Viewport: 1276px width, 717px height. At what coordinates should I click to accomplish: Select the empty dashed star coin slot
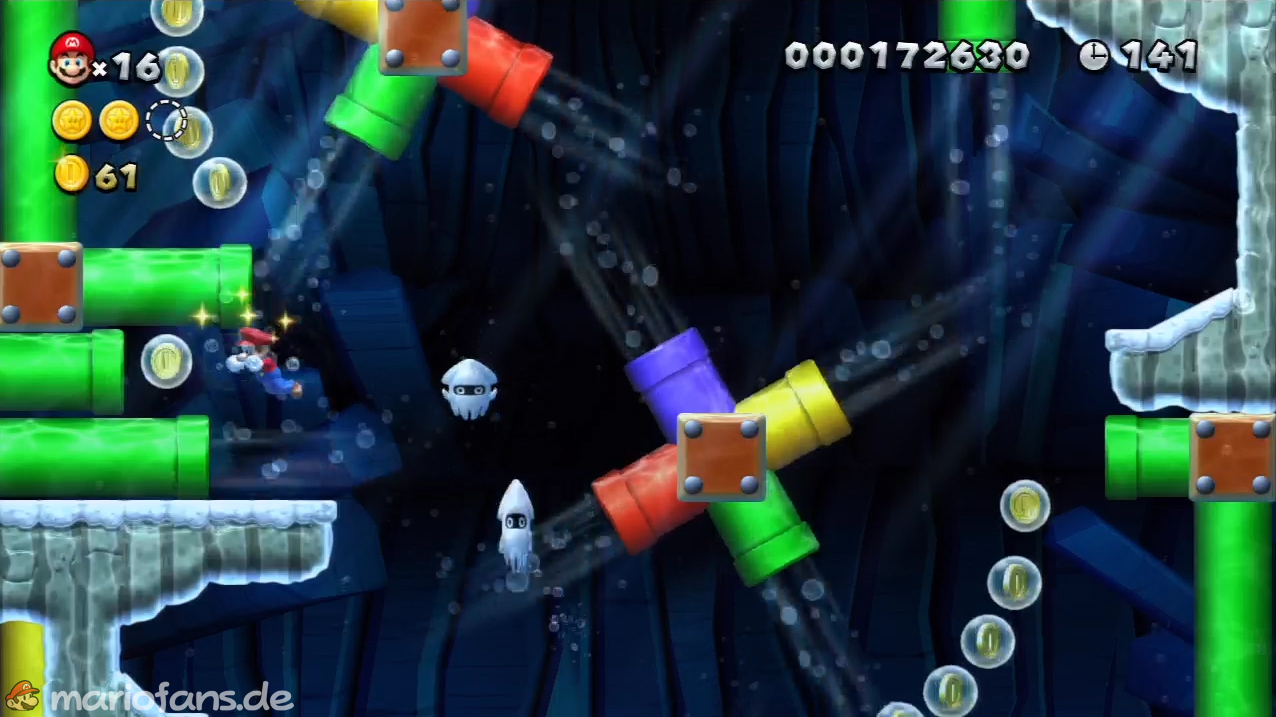(x=166, y=121)
